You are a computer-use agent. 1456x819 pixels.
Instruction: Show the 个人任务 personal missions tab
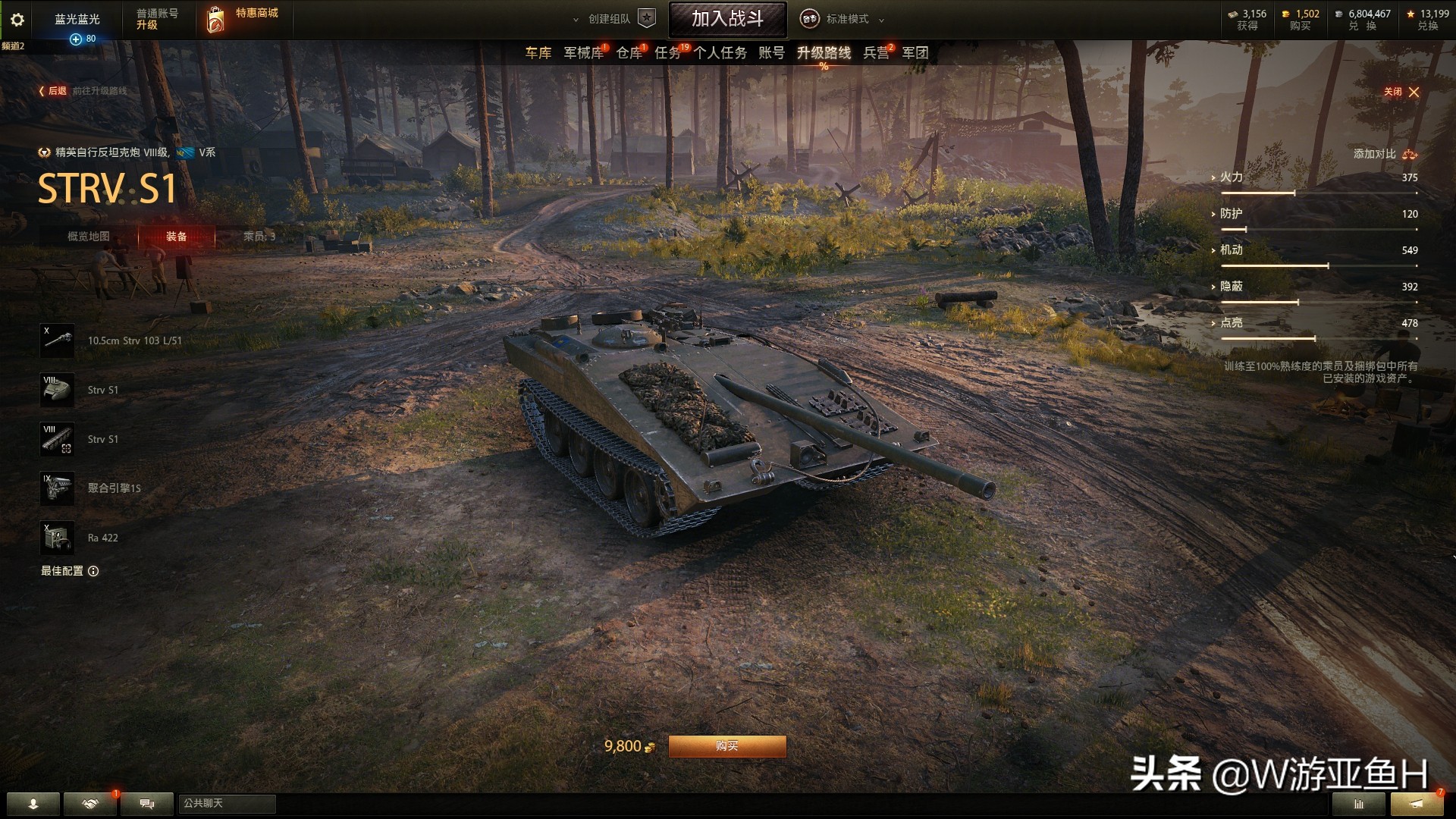coord(720,53)
